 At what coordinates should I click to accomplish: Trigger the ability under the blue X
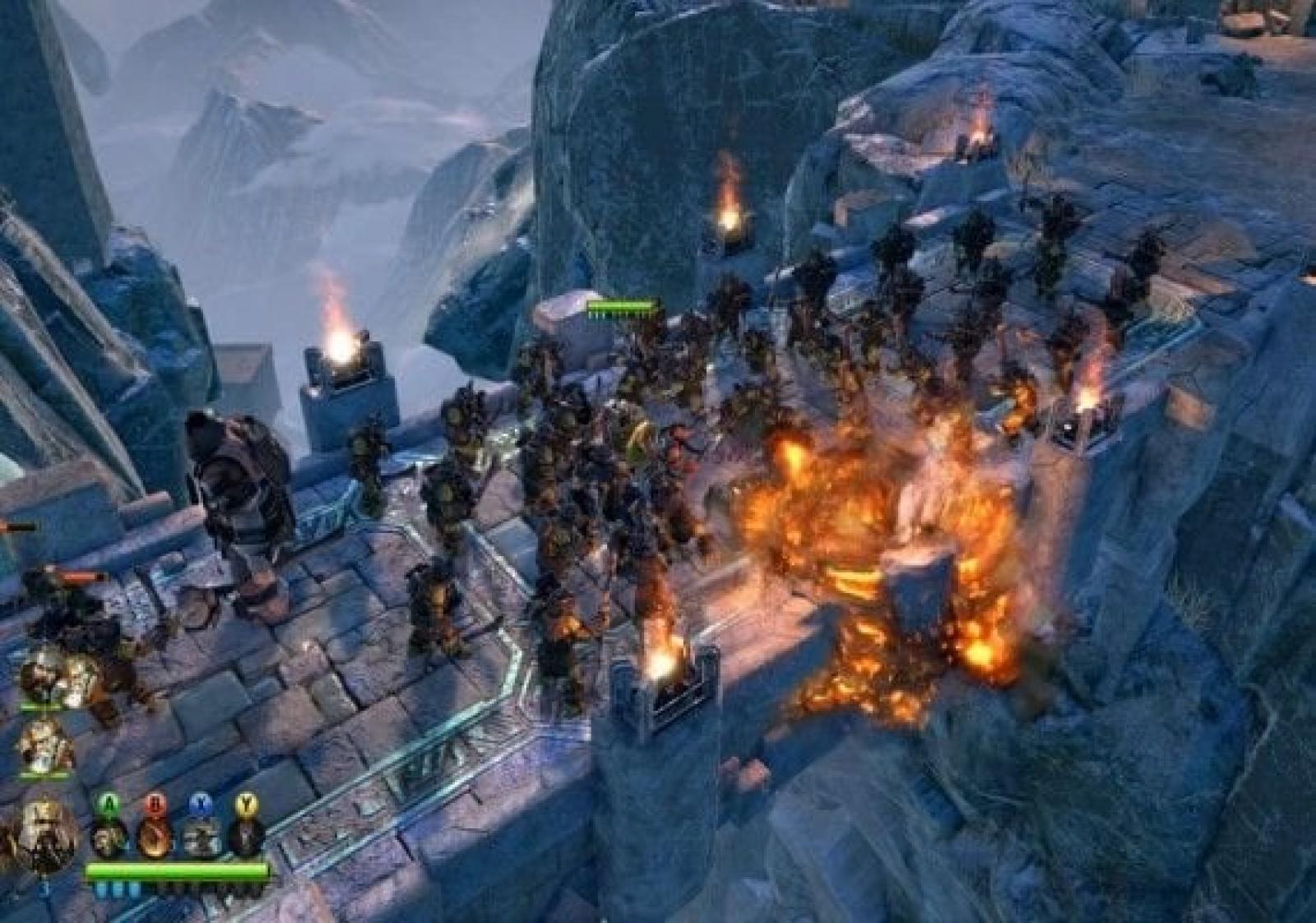tap(200, 837)
